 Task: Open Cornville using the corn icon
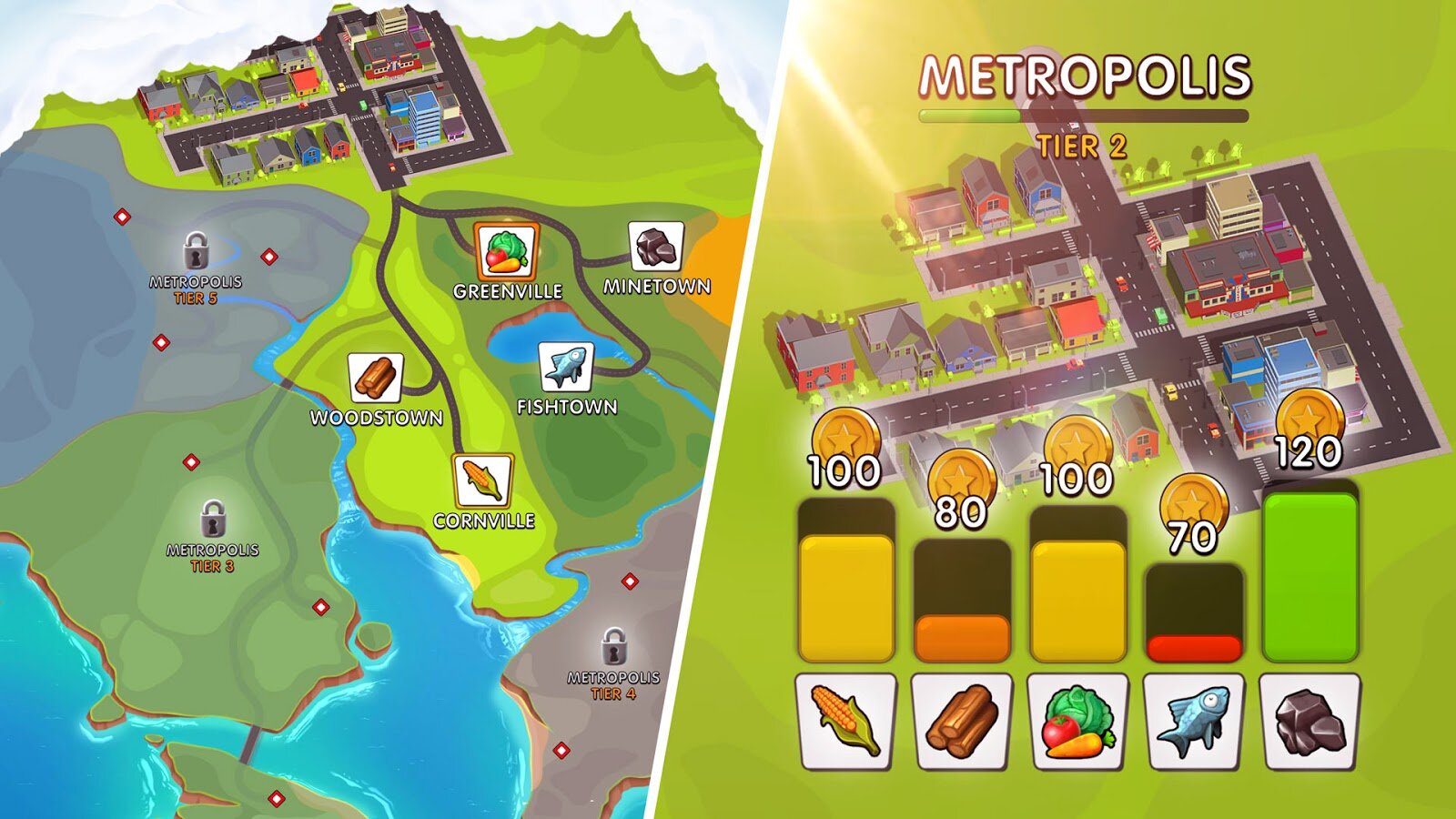pos(485,480)
